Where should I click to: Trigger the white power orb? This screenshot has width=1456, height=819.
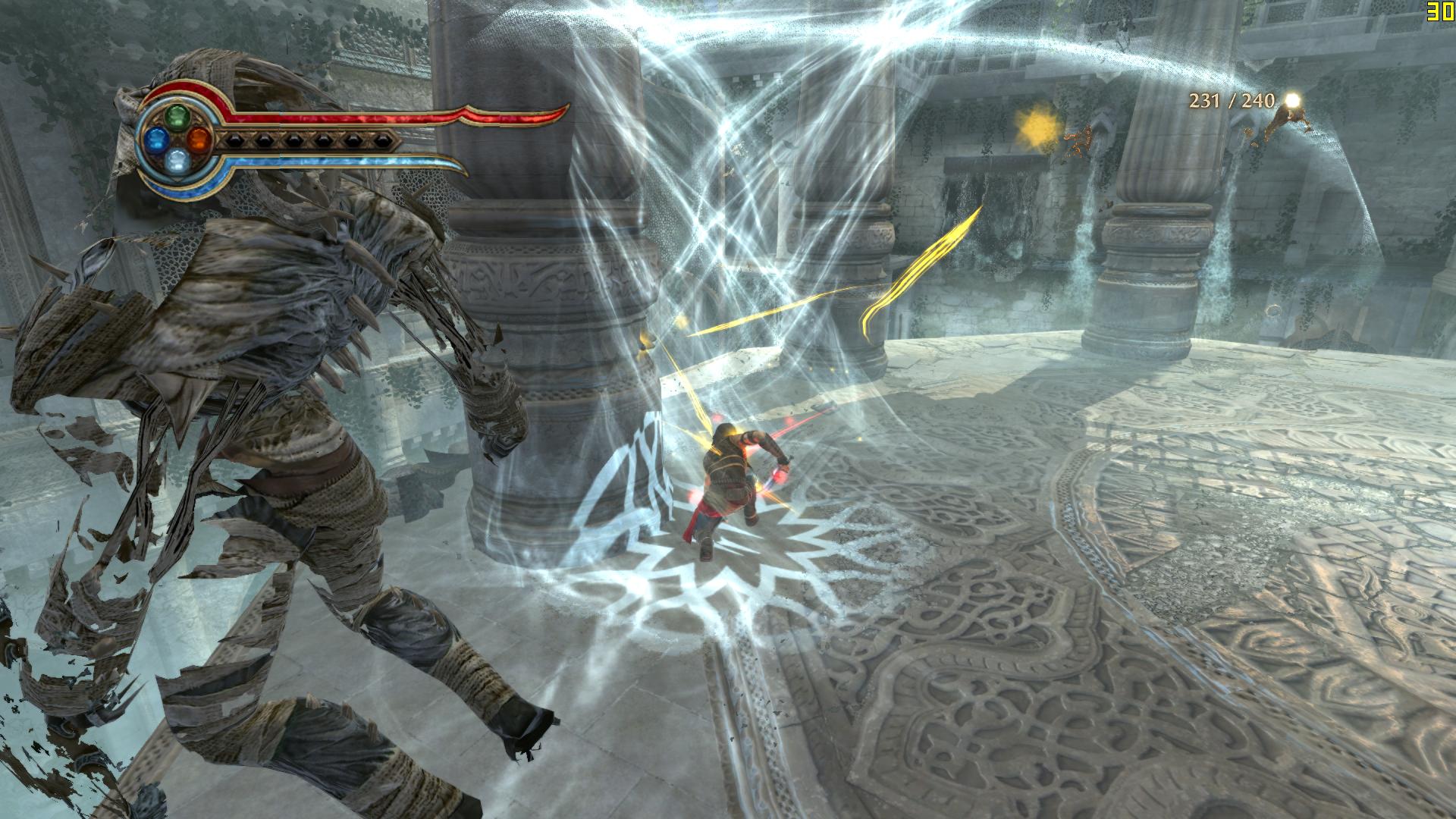click(x=177, y=159)
